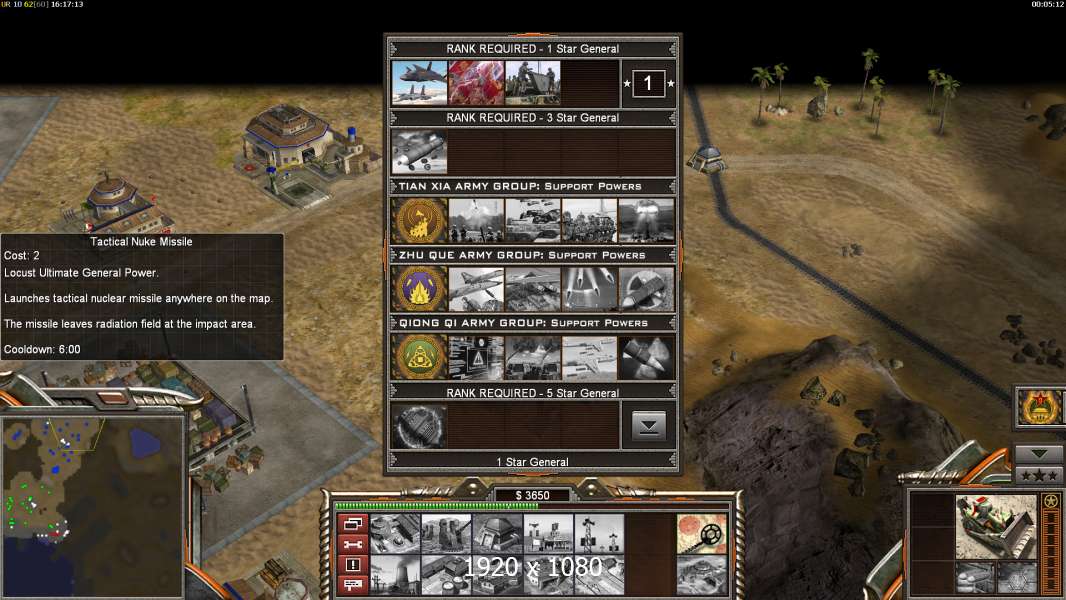Close the general powers panel with down-arrow button
Screen dimensions: 1066x600
click(x=649, y=426)
